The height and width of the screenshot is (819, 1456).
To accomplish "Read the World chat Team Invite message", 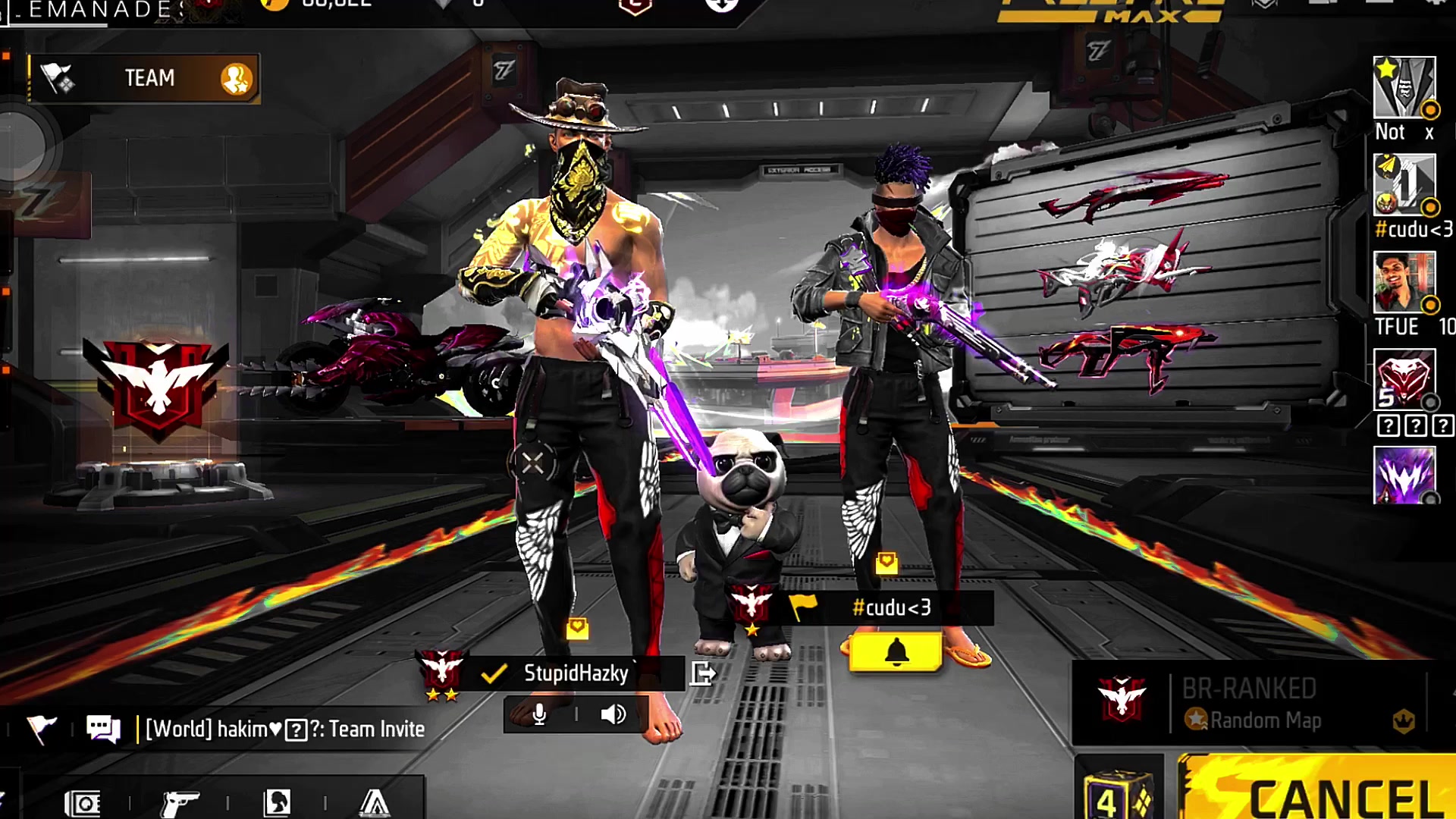I will [x=284, y=730].
